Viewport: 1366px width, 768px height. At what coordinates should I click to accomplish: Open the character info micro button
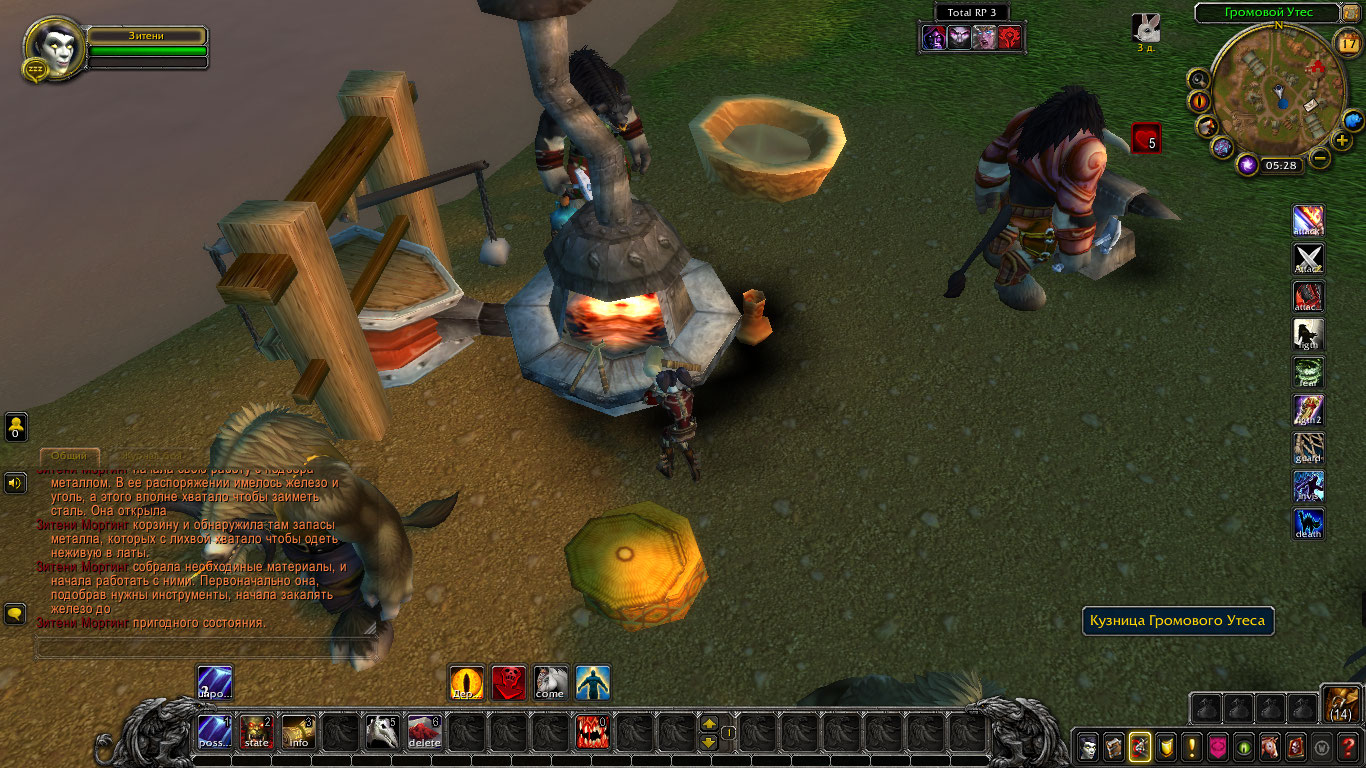pyautogui.click(x=1087, y=746)
